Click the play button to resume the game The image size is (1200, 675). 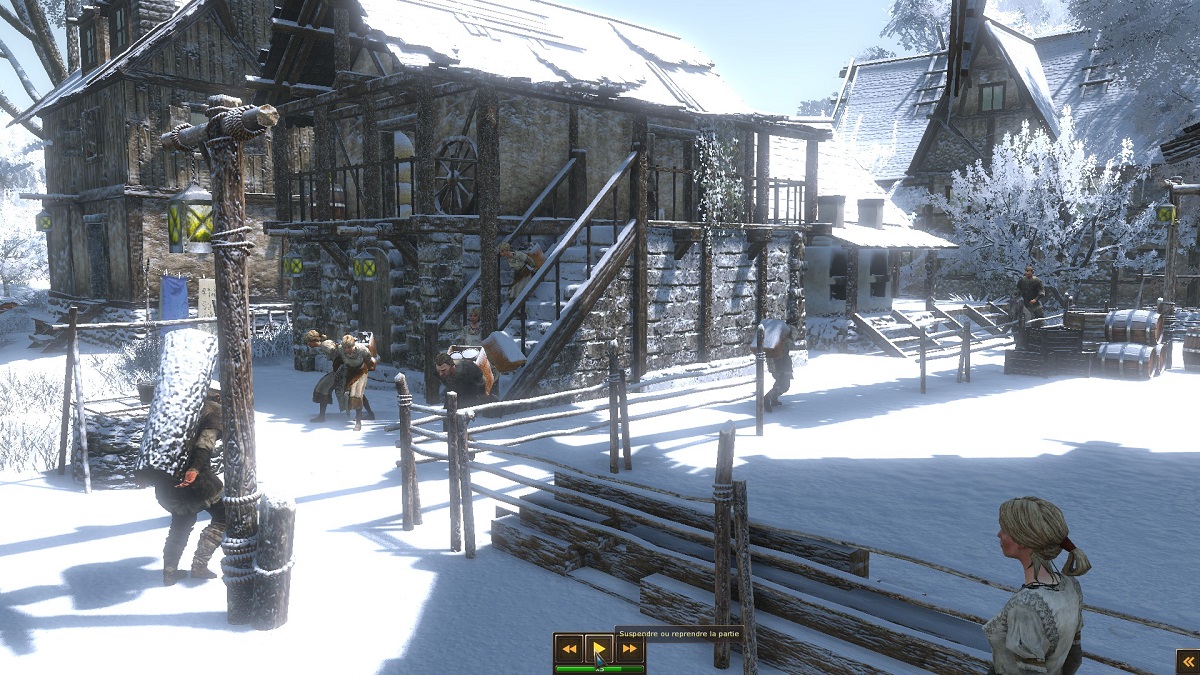click(599, 649)
